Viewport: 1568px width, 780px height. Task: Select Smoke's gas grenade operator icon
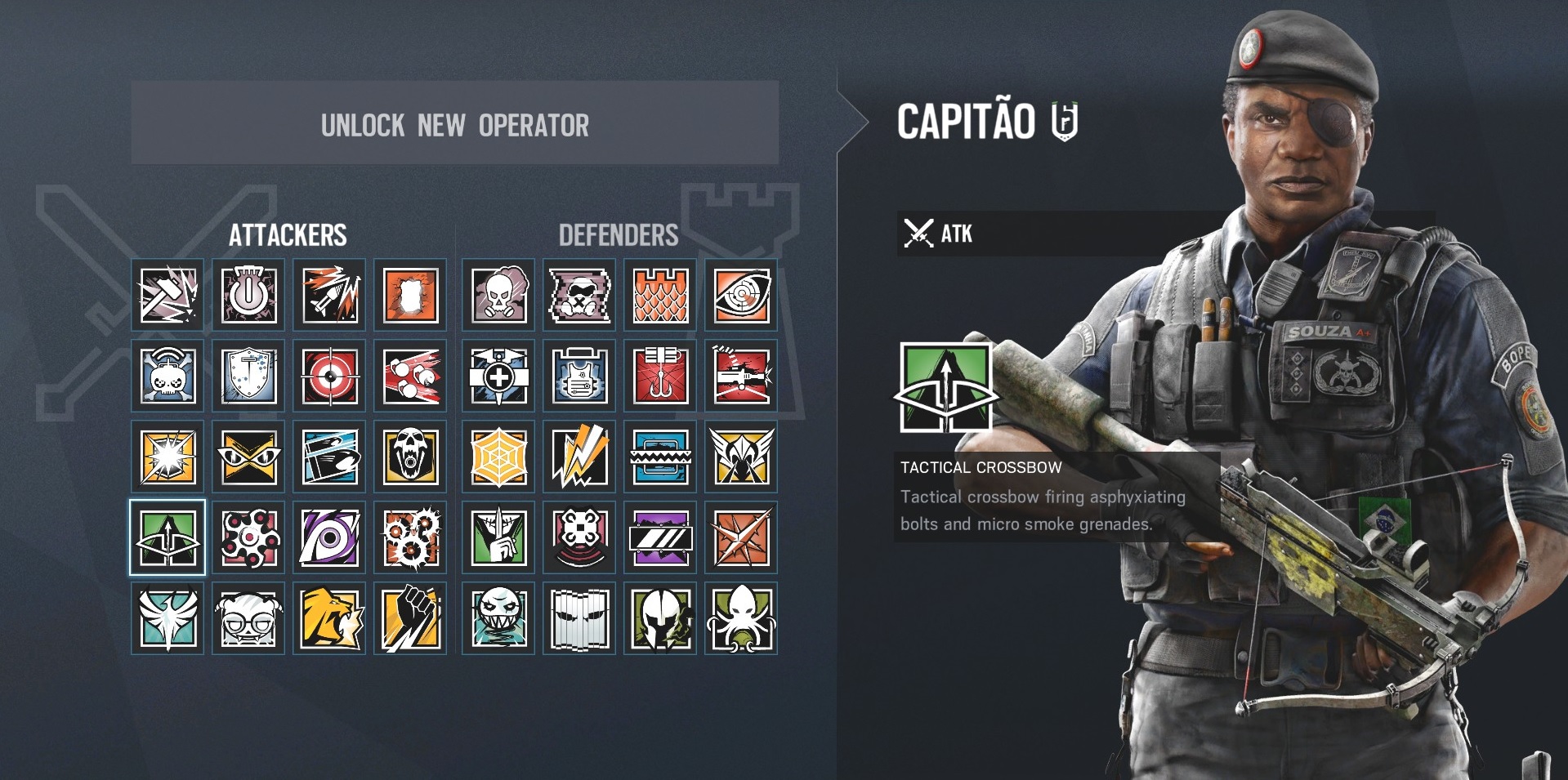[497, 295]
